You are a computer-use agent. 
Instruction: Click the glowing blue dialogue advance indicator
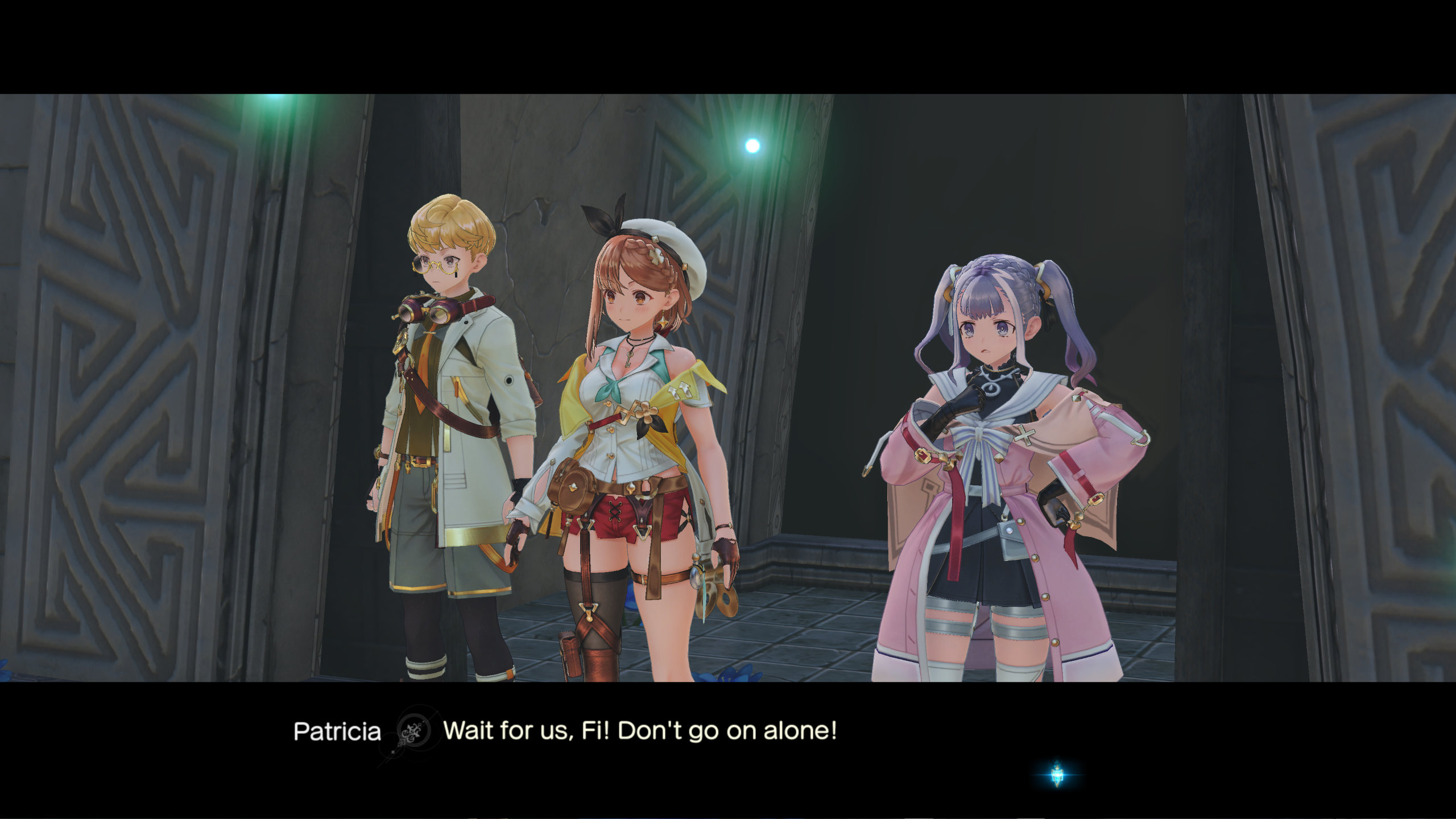click(1057, 774)
